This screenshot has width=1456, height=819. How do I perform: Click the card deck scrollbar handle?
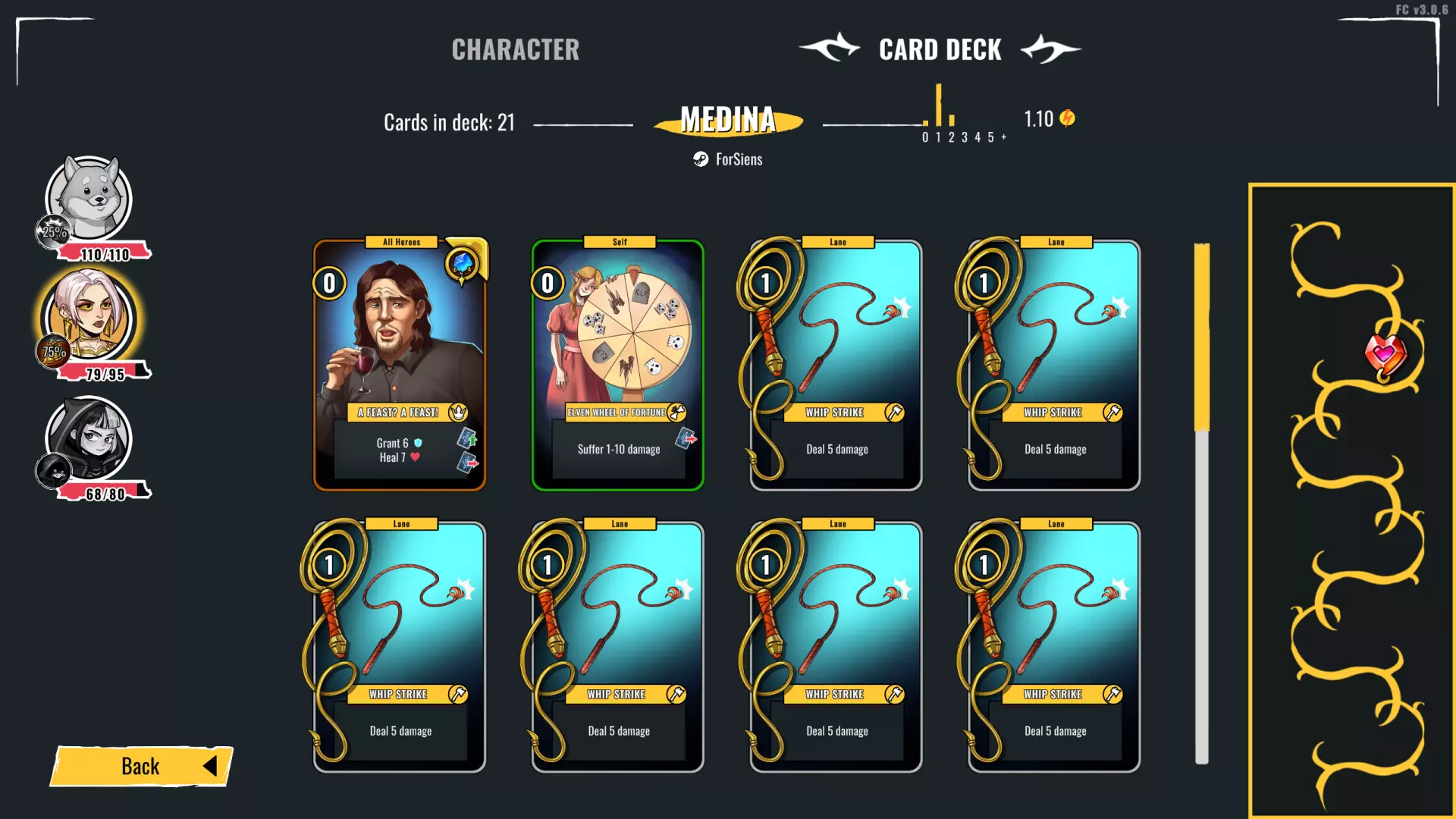(x=1202, y=337)
